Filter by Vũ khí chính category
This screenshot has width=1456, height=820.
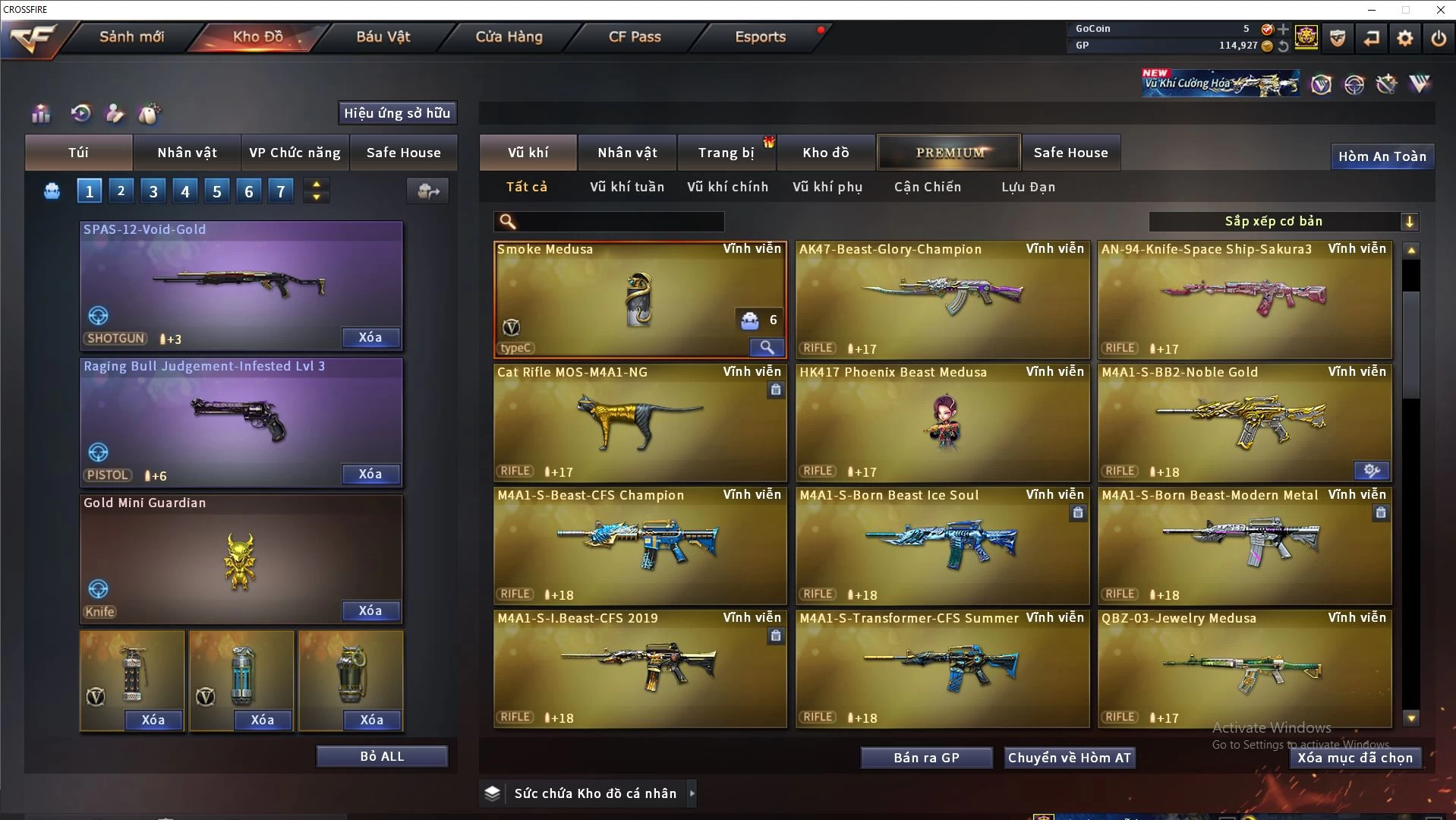click(x=727, y=187)
